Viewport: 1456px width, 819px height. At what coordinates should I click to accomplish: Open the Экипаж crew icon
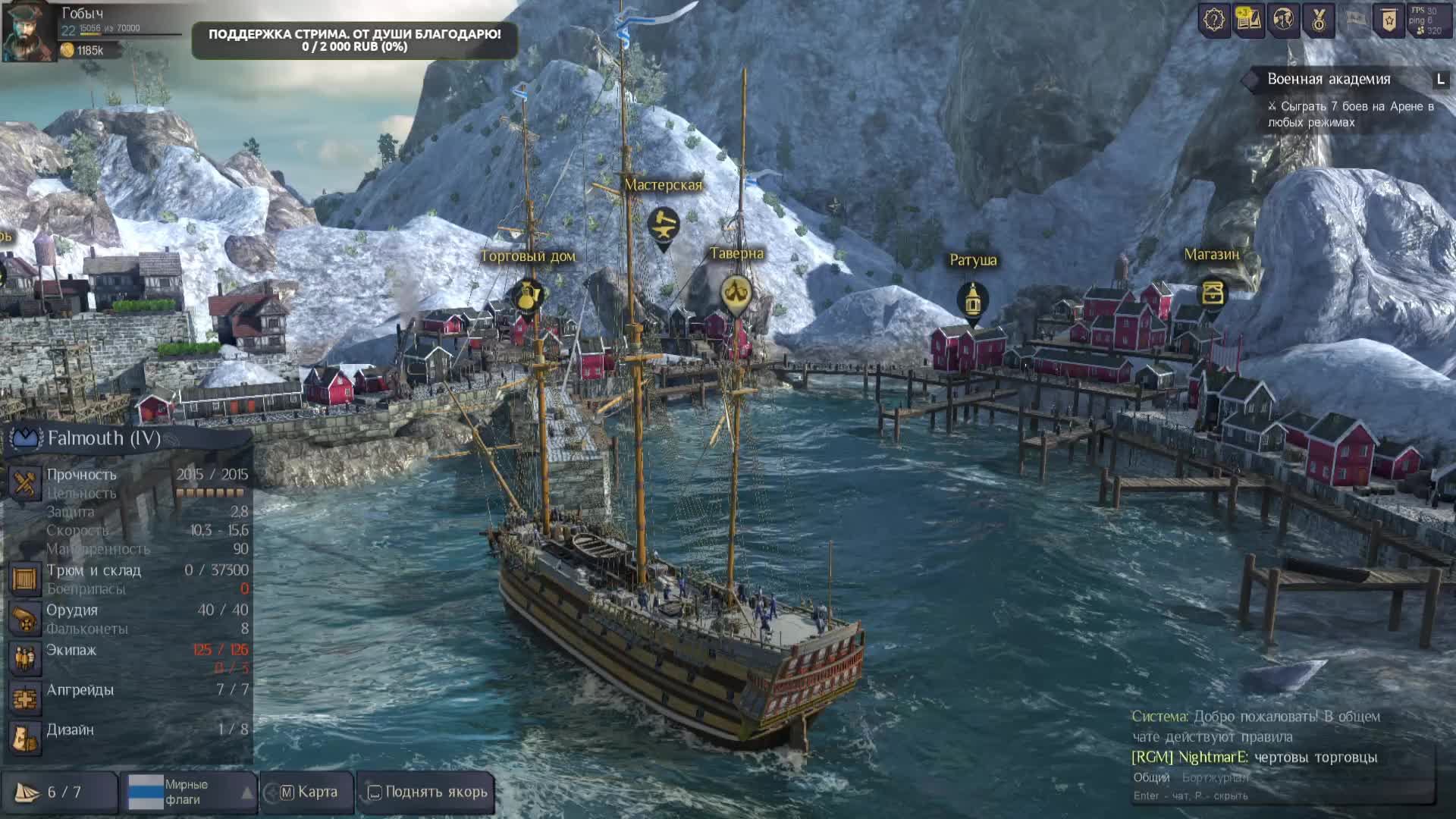click(x=24, y=658)
